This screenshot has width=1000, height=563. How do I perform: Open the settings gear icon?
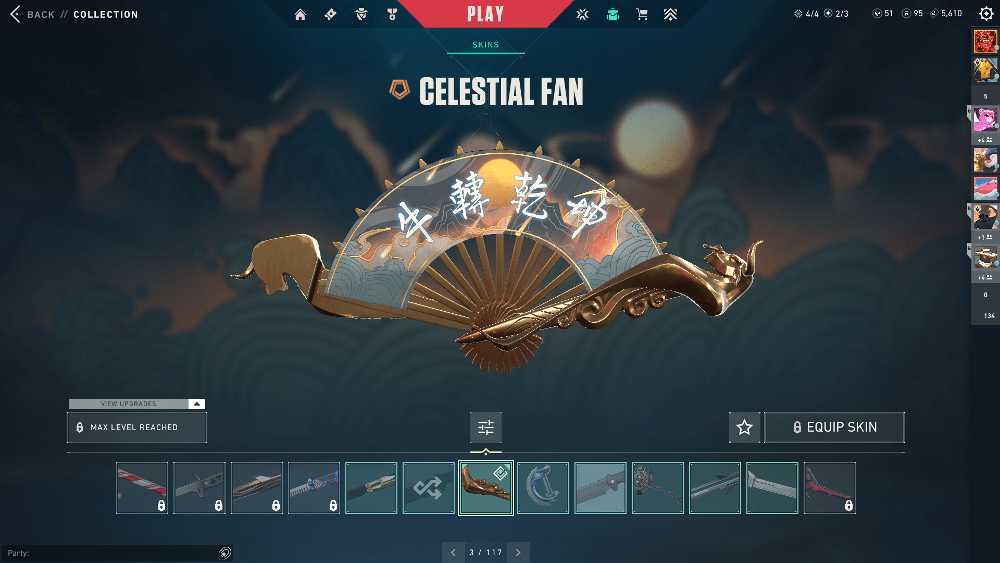click(x=986, y=14)
